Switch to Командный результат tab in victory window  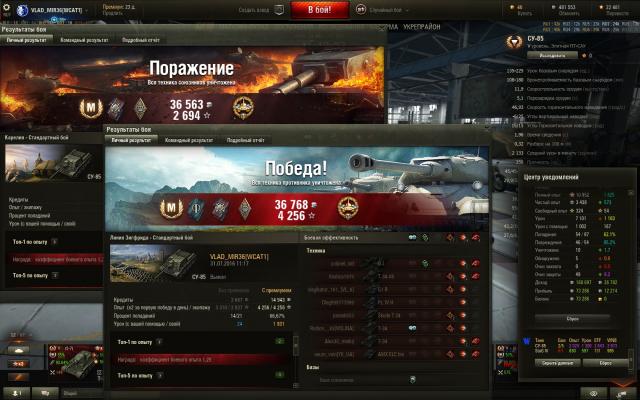click(x=187, y=141)
